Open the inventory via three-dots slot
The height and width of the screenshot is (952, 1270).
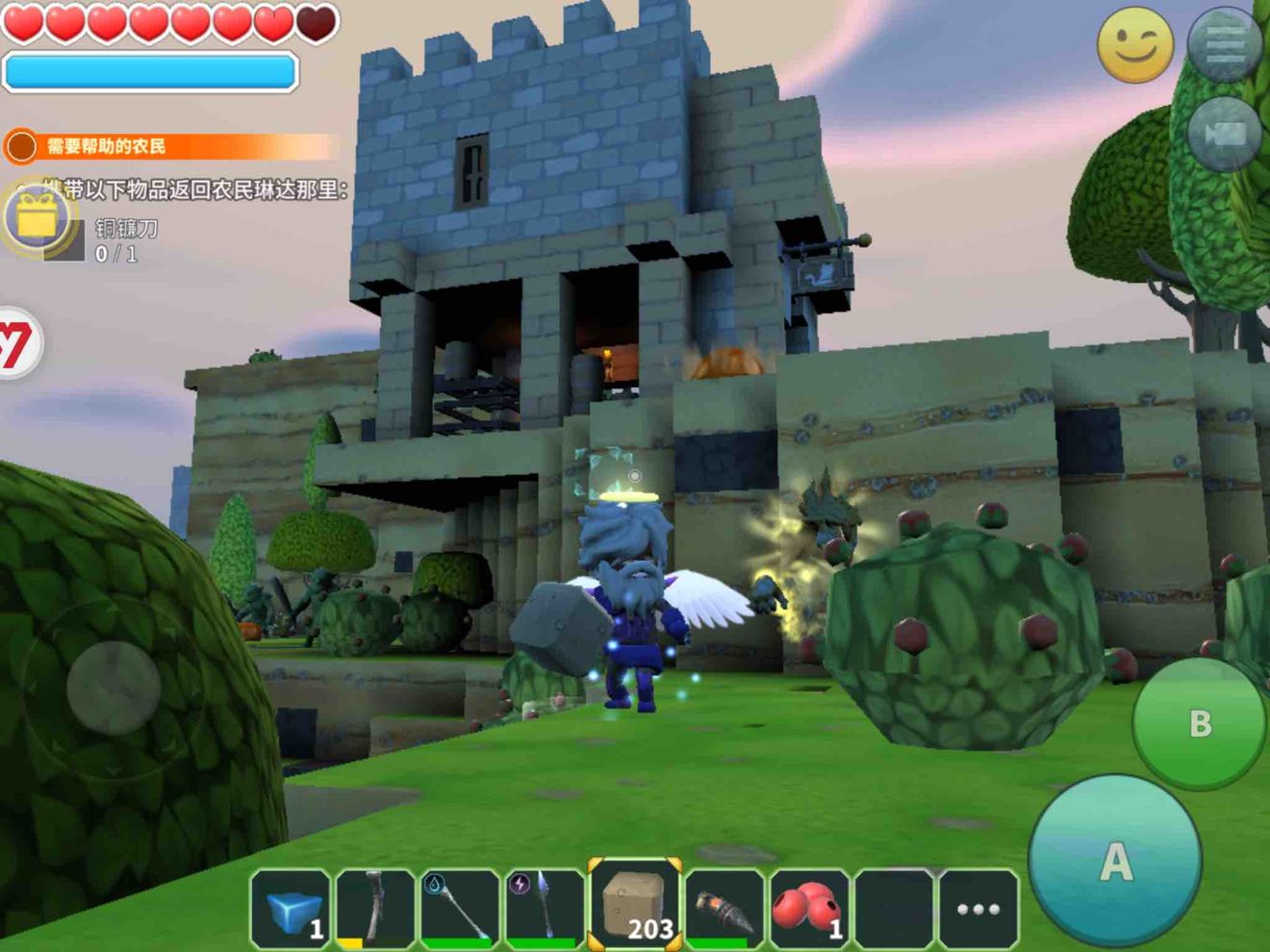978,909
